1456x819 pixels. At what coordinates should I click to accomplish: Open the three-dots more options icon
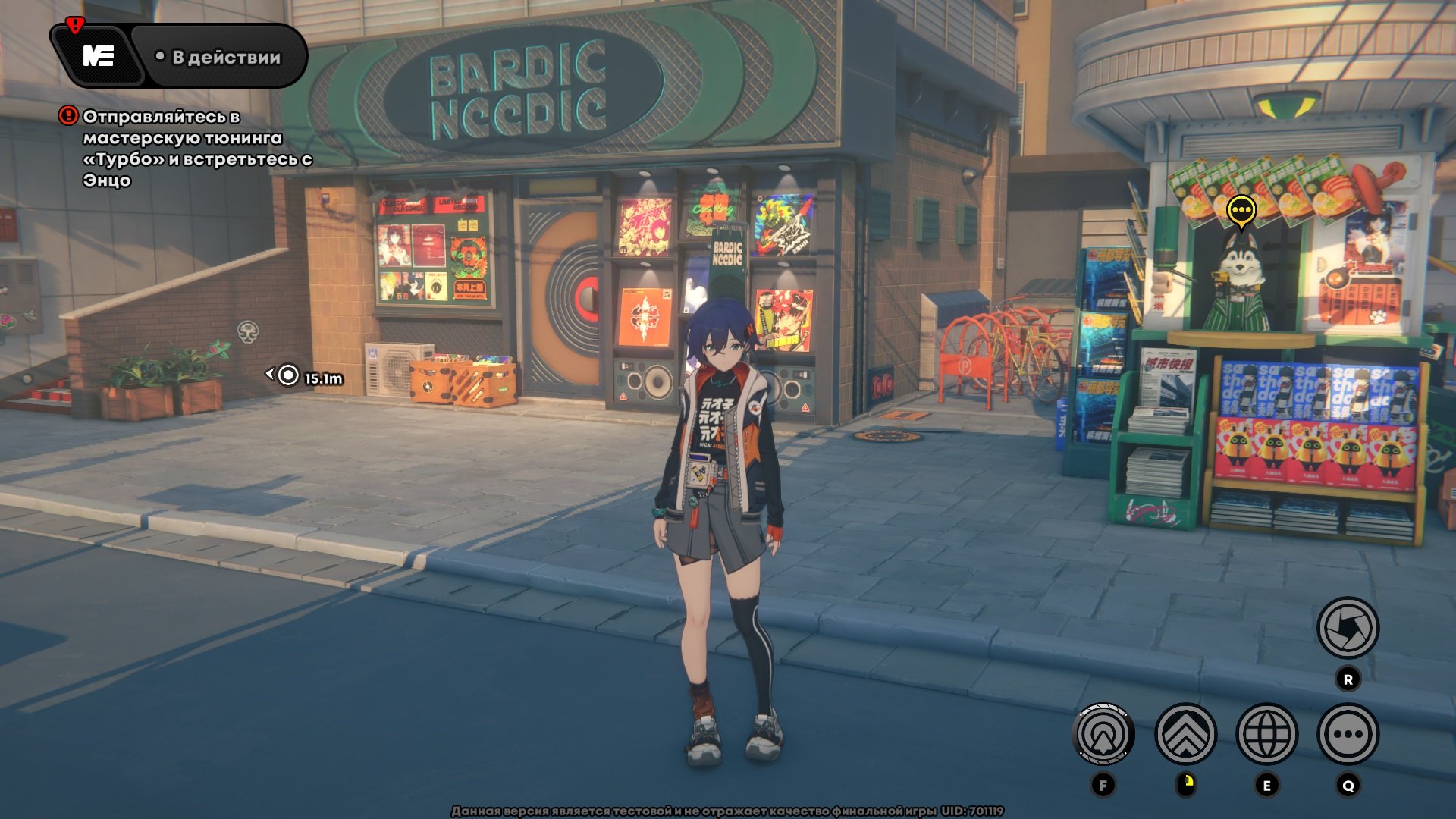pos(1348,734)
